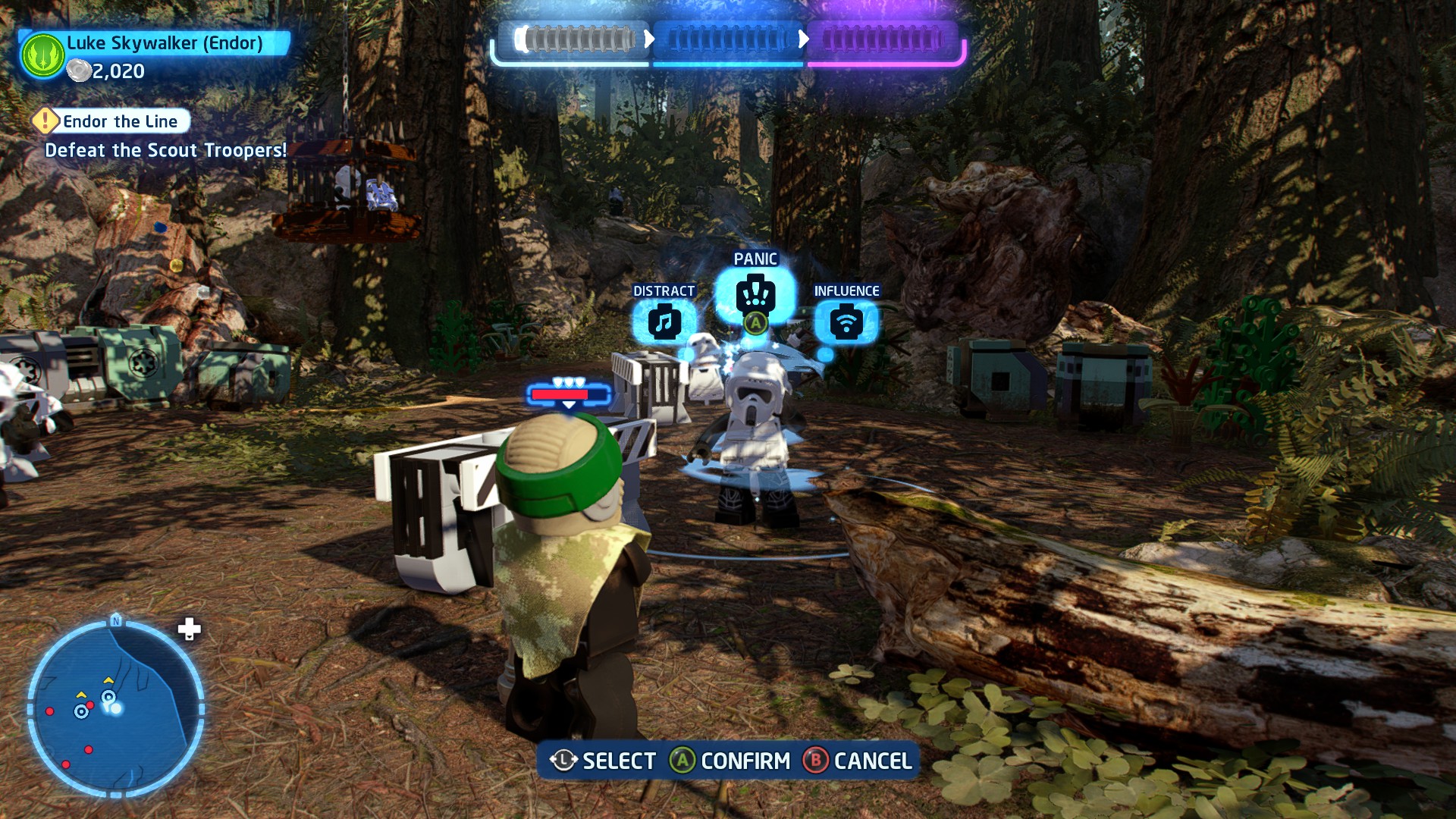Pick the Influence mind trick option
1456x819 pixels.
tap(846, 322)
